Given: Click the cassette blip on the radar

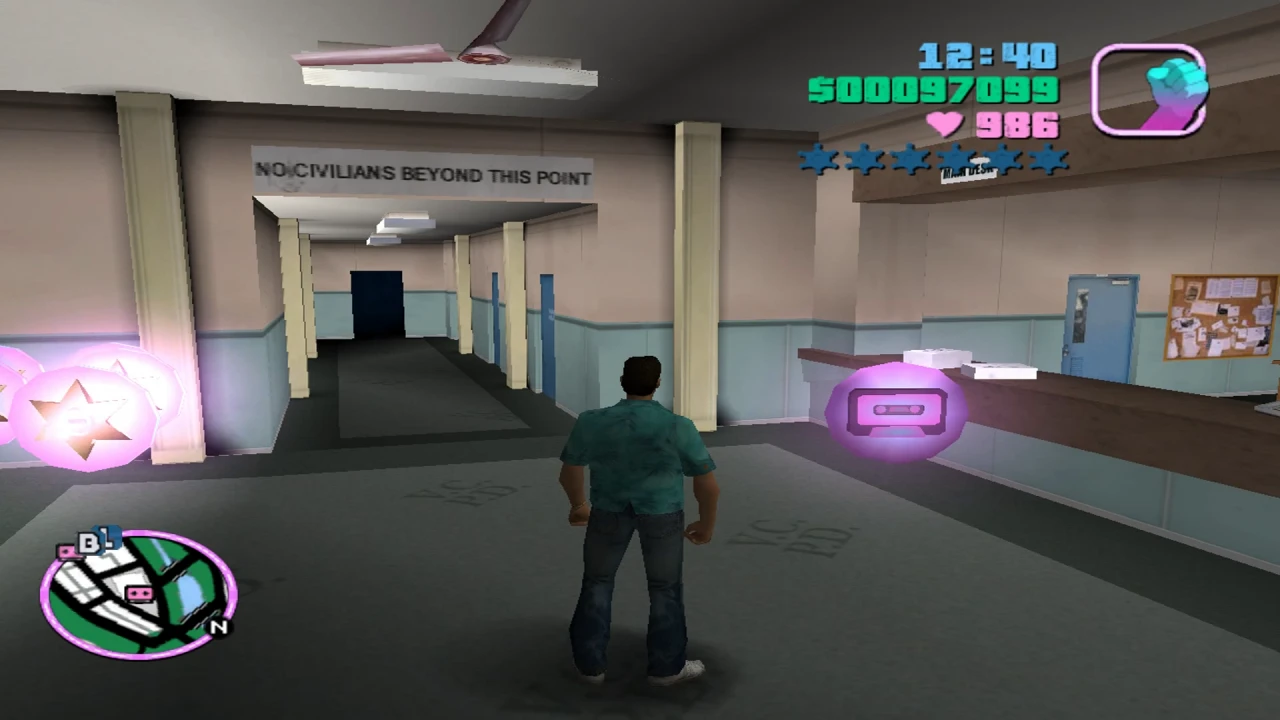Looking at the screenshot, I should click(139, 593).
